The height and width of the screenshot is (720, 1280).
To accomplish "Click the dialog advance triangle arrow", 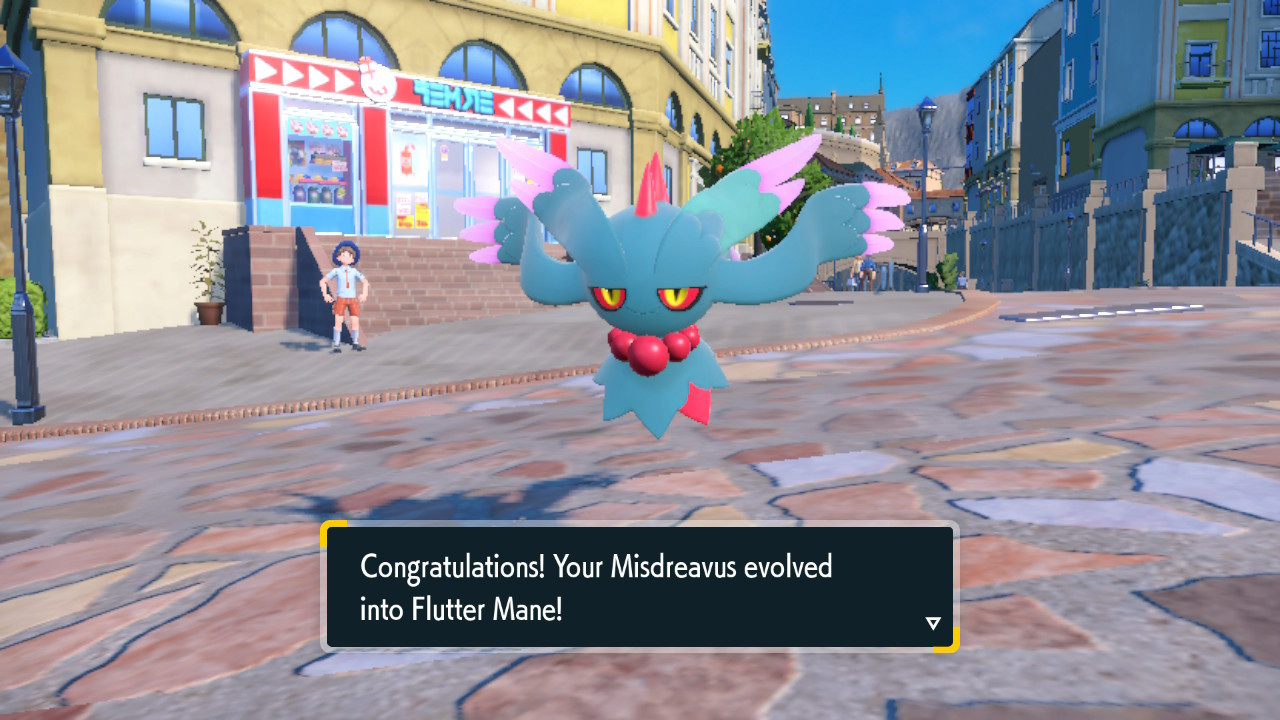I will point(933,621).
